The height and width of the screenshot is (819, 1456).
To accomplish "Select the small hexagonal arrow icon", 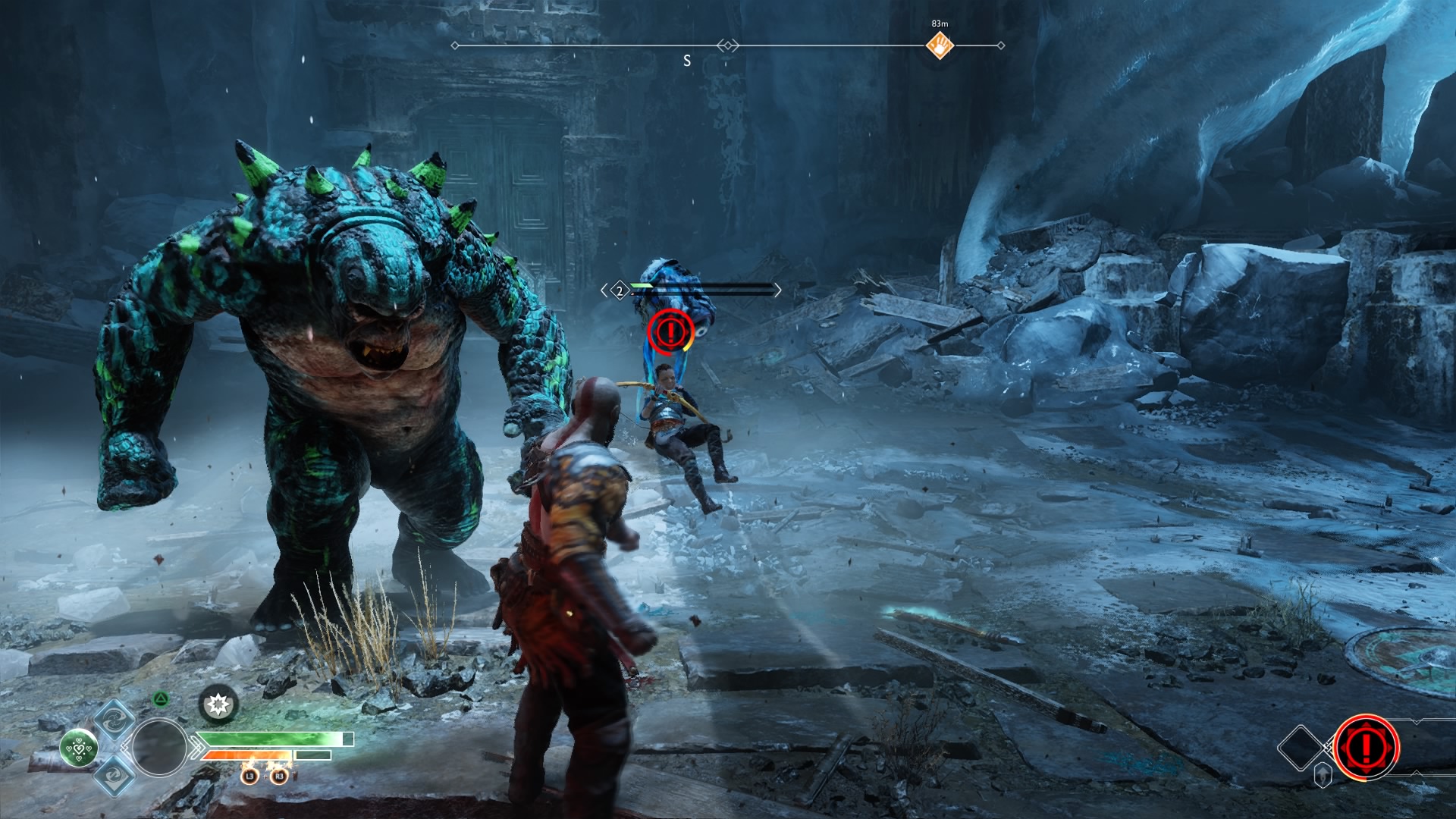I will pos(1323,775).
